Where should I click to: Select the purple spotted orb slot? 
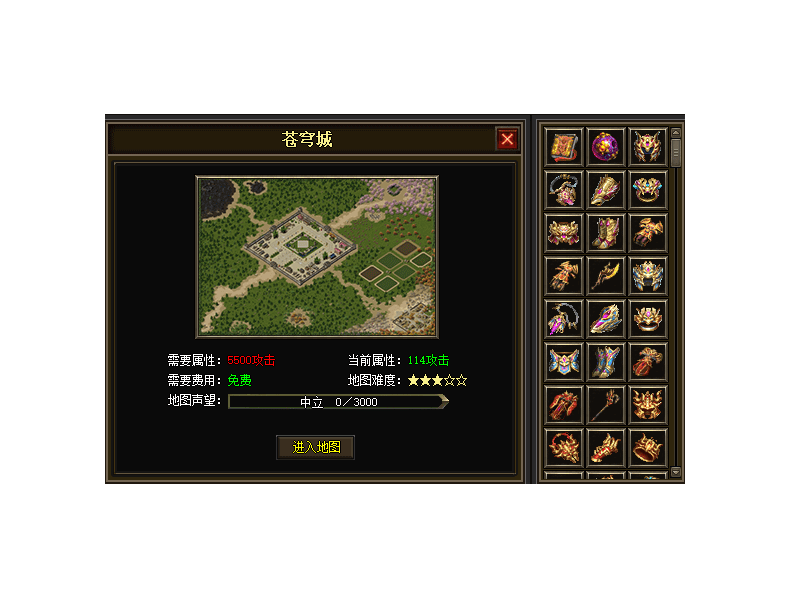point(606,147)
